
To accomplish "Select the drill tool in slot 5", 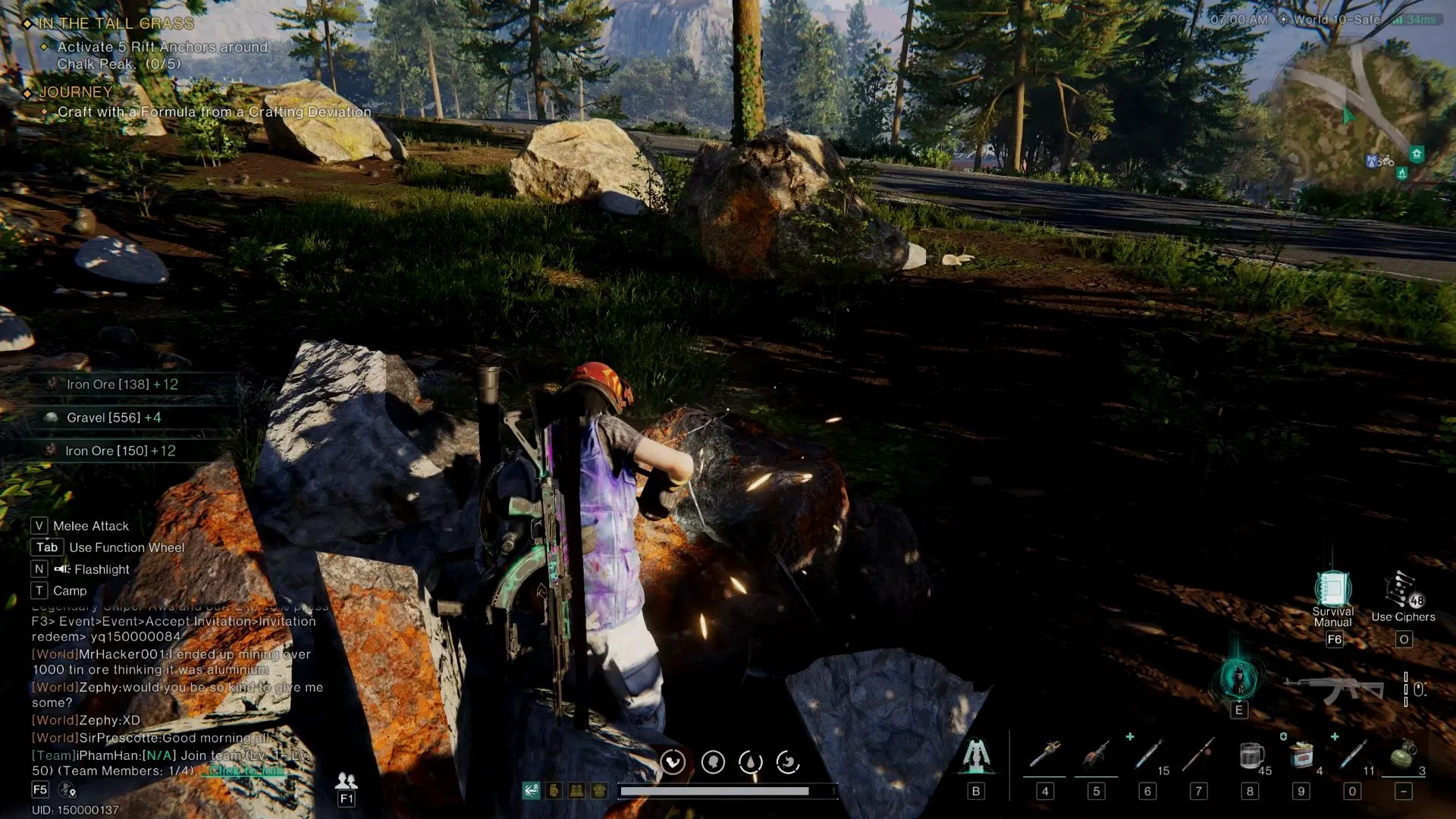I will [x=1096, y=755].
